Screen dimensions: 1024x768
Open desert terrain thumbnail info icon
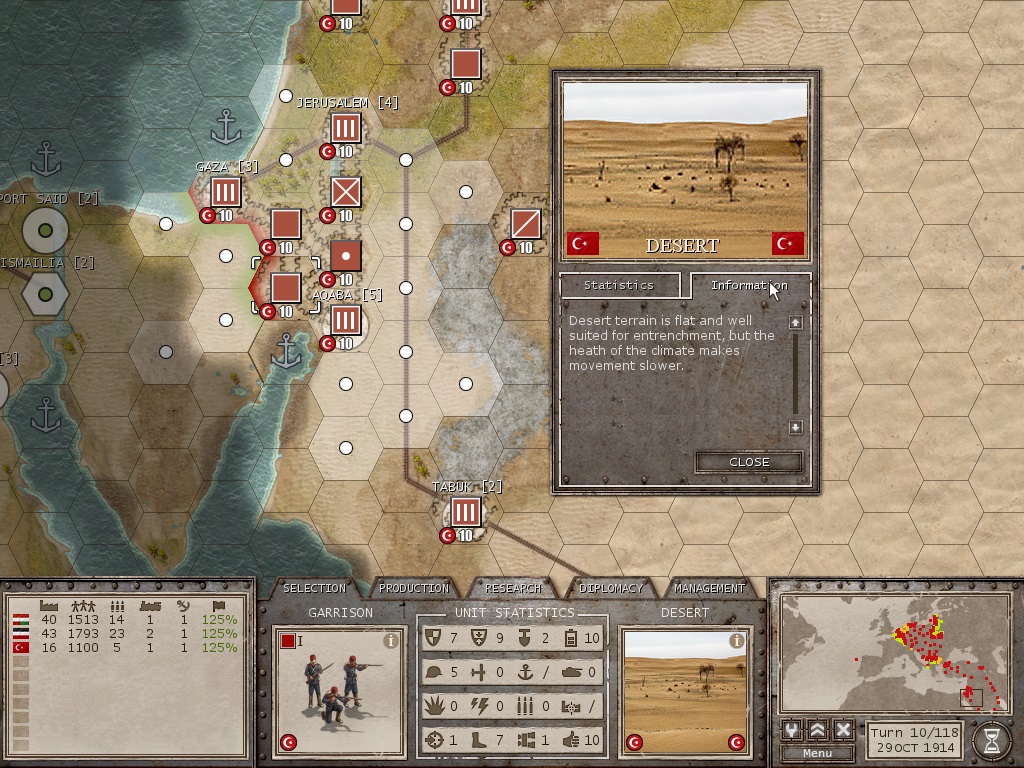pyautogui.click(x=737, y=641)
